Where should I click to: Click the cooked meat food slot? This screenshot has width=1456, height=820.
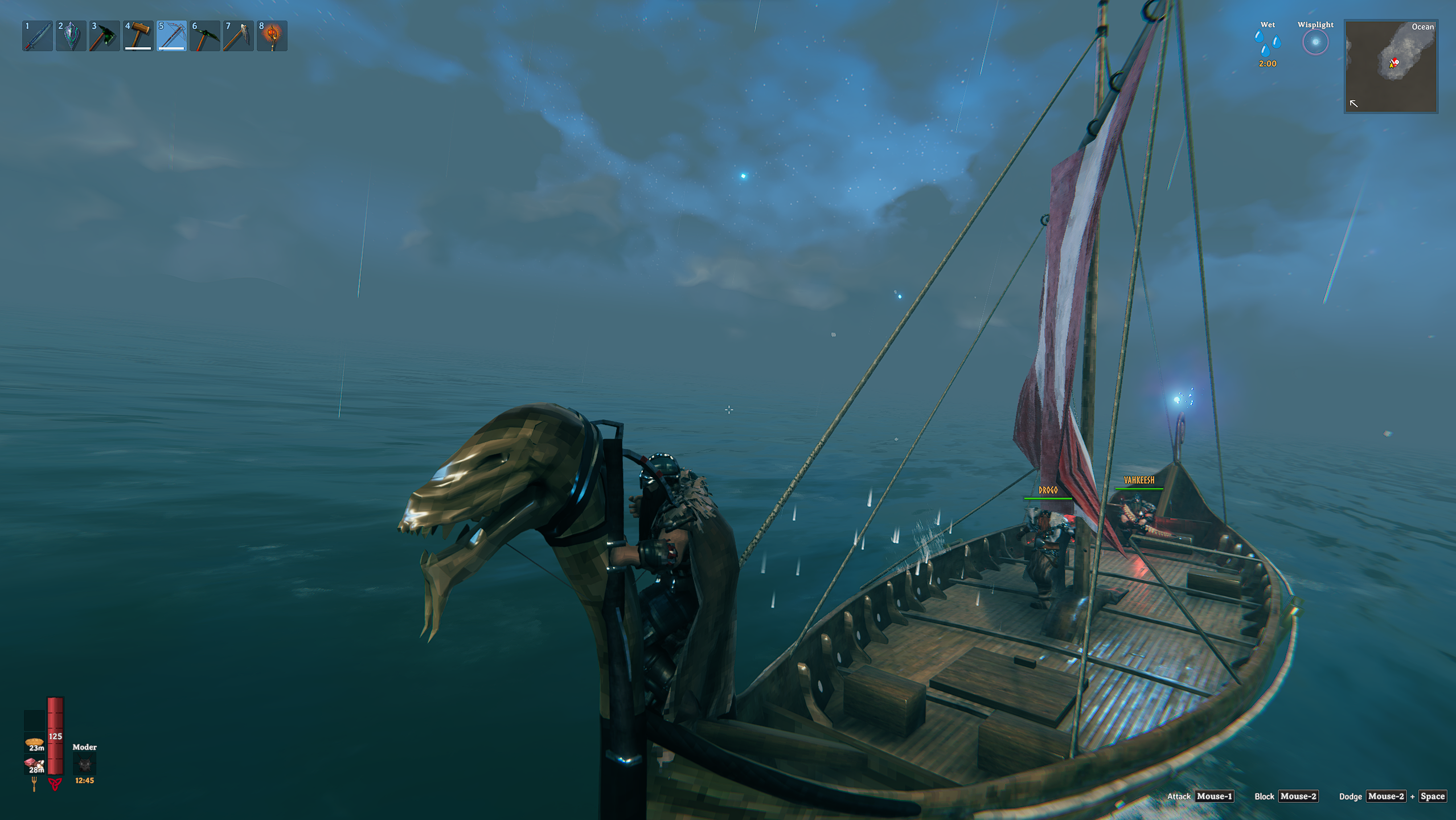coord(34,764)
